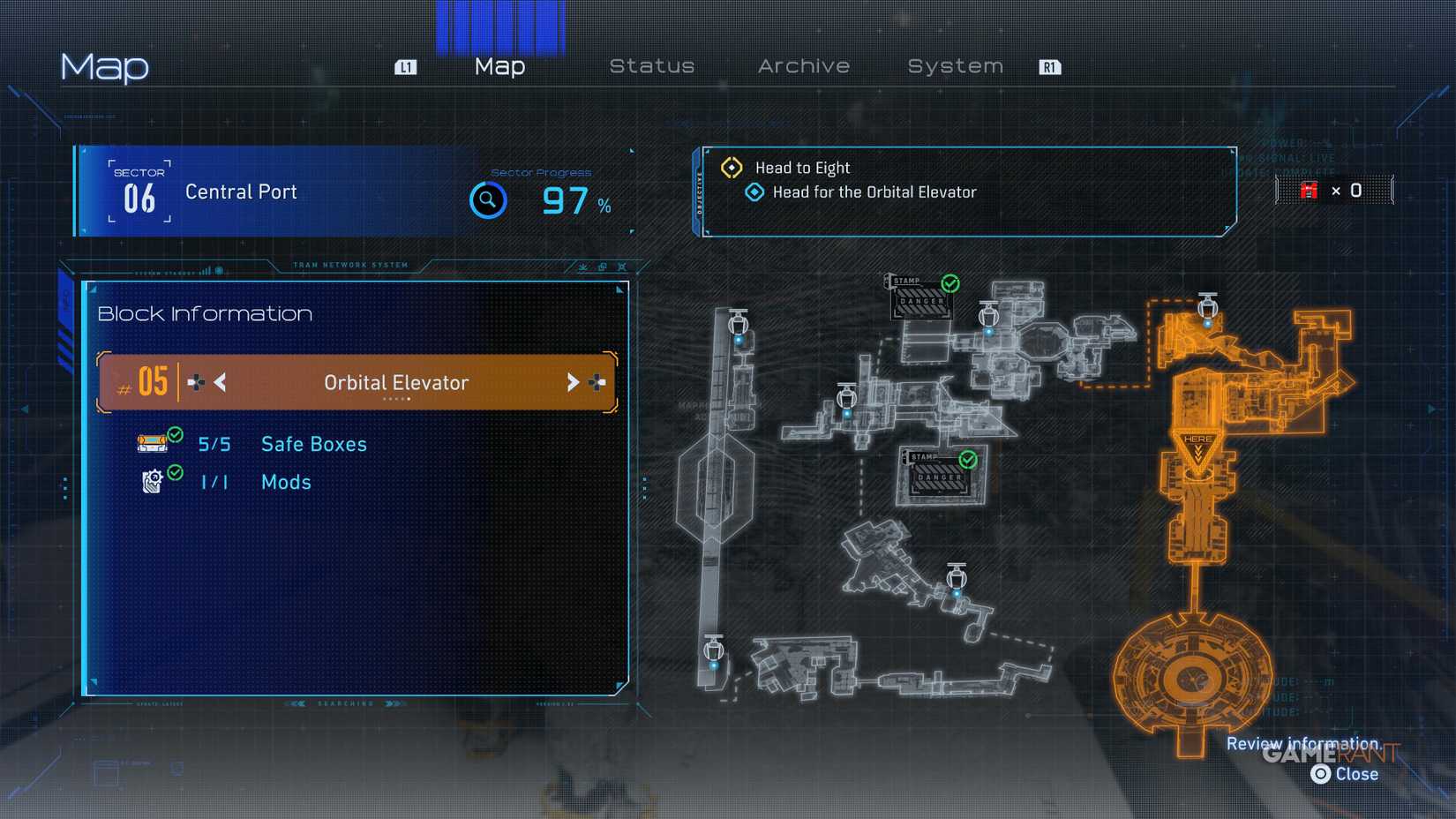Select the Safe Boxes collectible icon
Screen dimensions: 1456x819
[x=153, y=441]
